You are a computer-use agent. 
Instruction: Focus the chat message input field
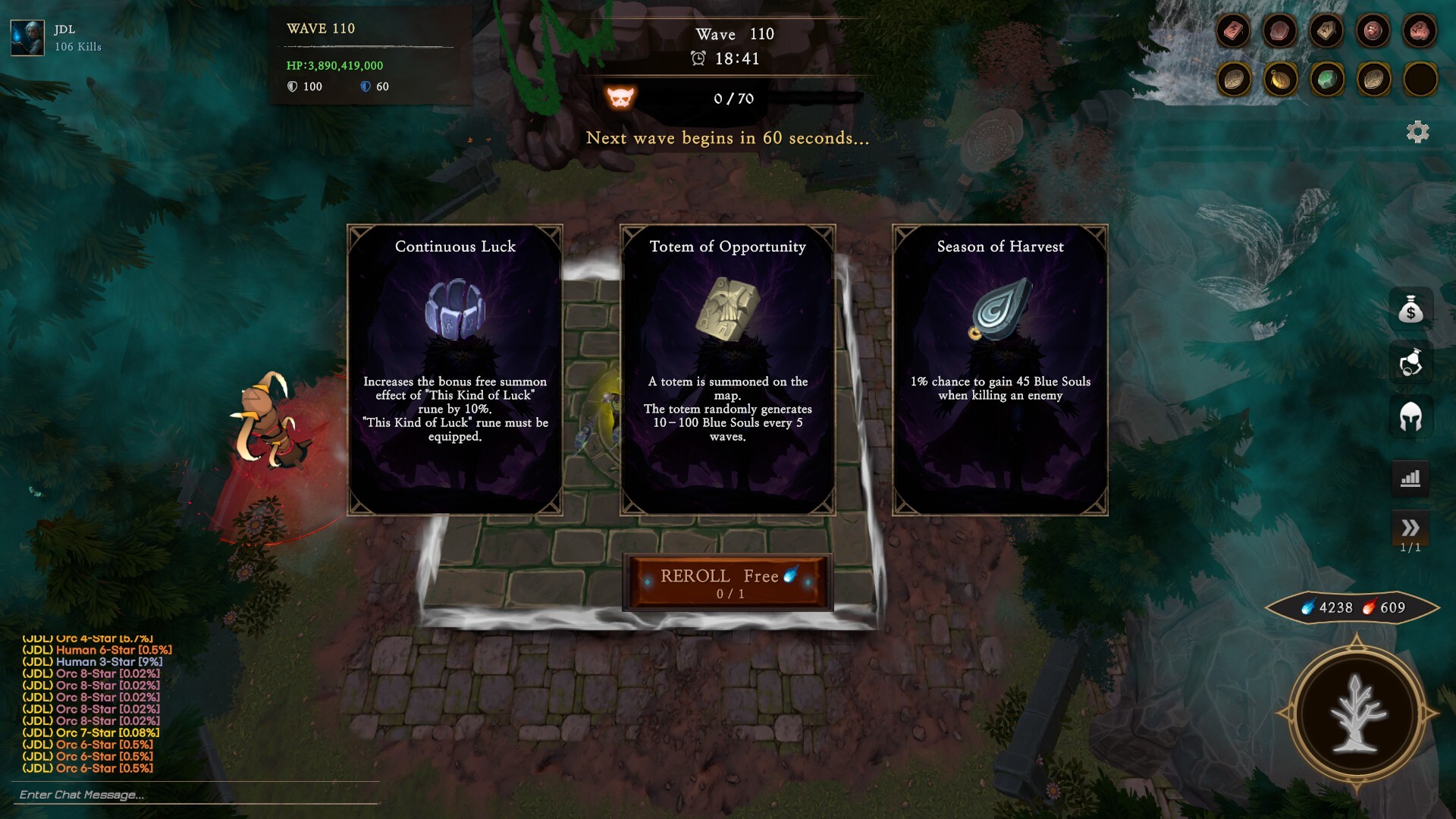tap(196, 794)
